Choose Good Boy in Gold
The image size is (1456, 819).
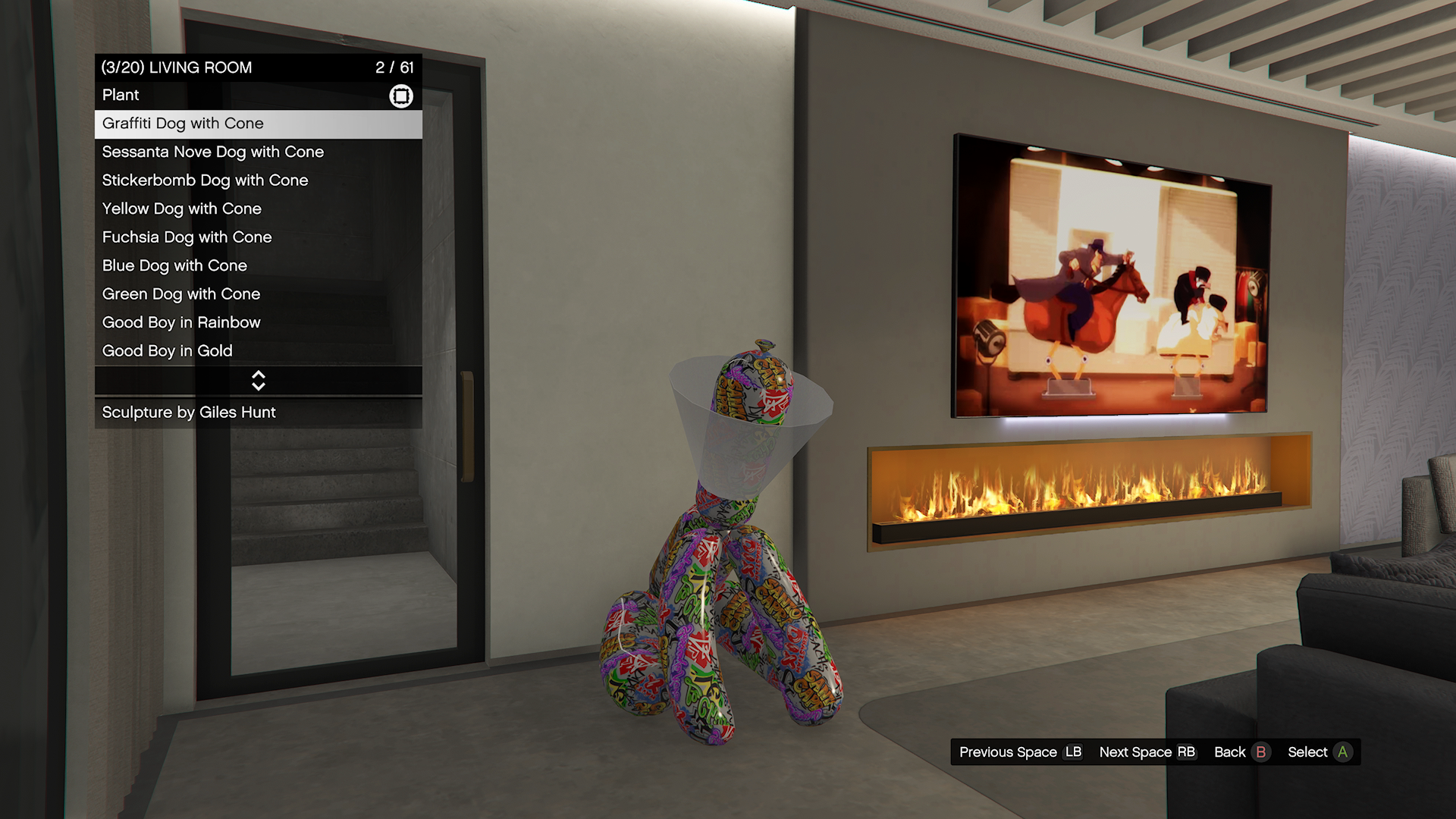[x=258, y=351]
